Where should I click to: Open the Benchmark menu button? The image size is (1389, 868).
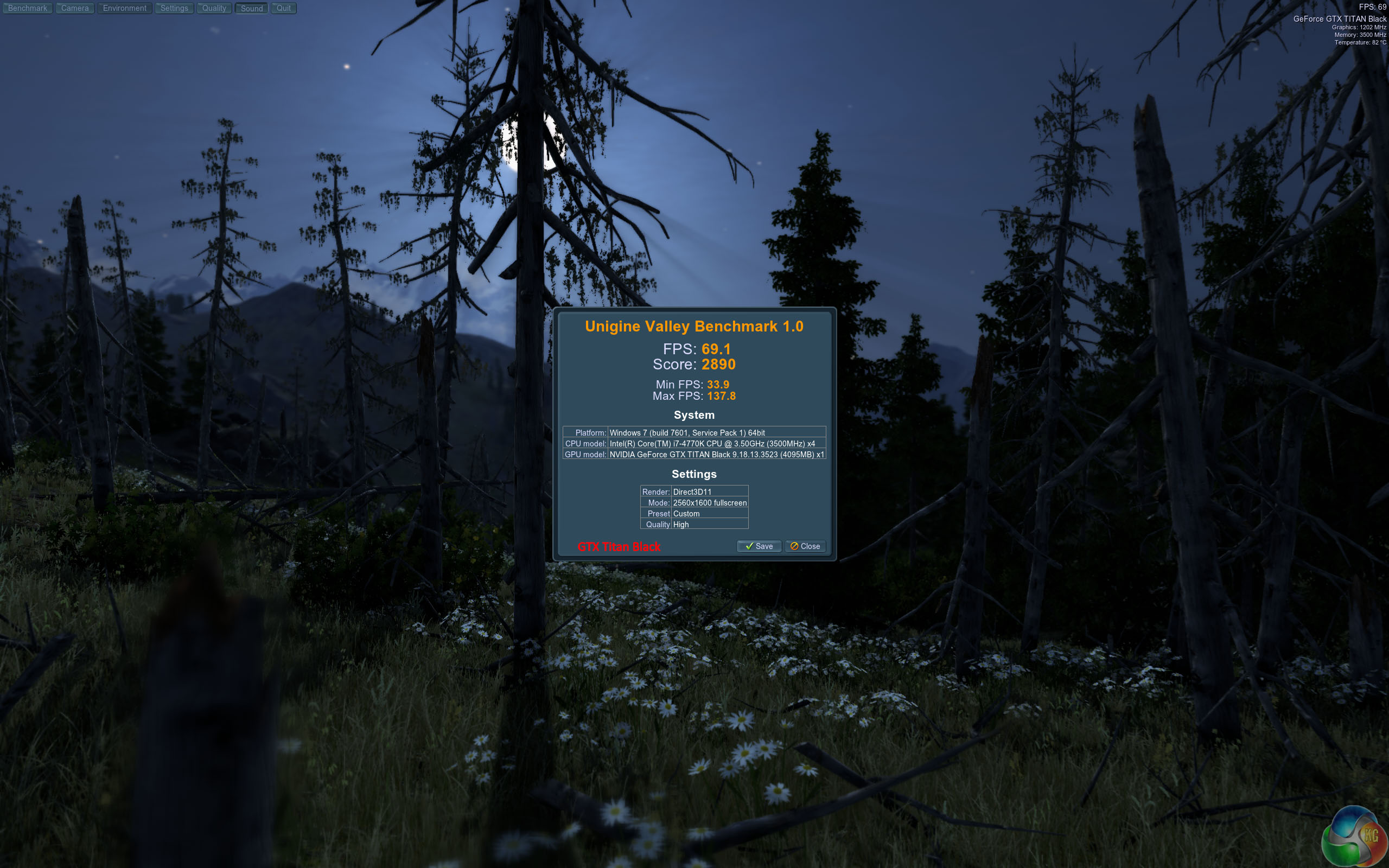coord(28,8)
